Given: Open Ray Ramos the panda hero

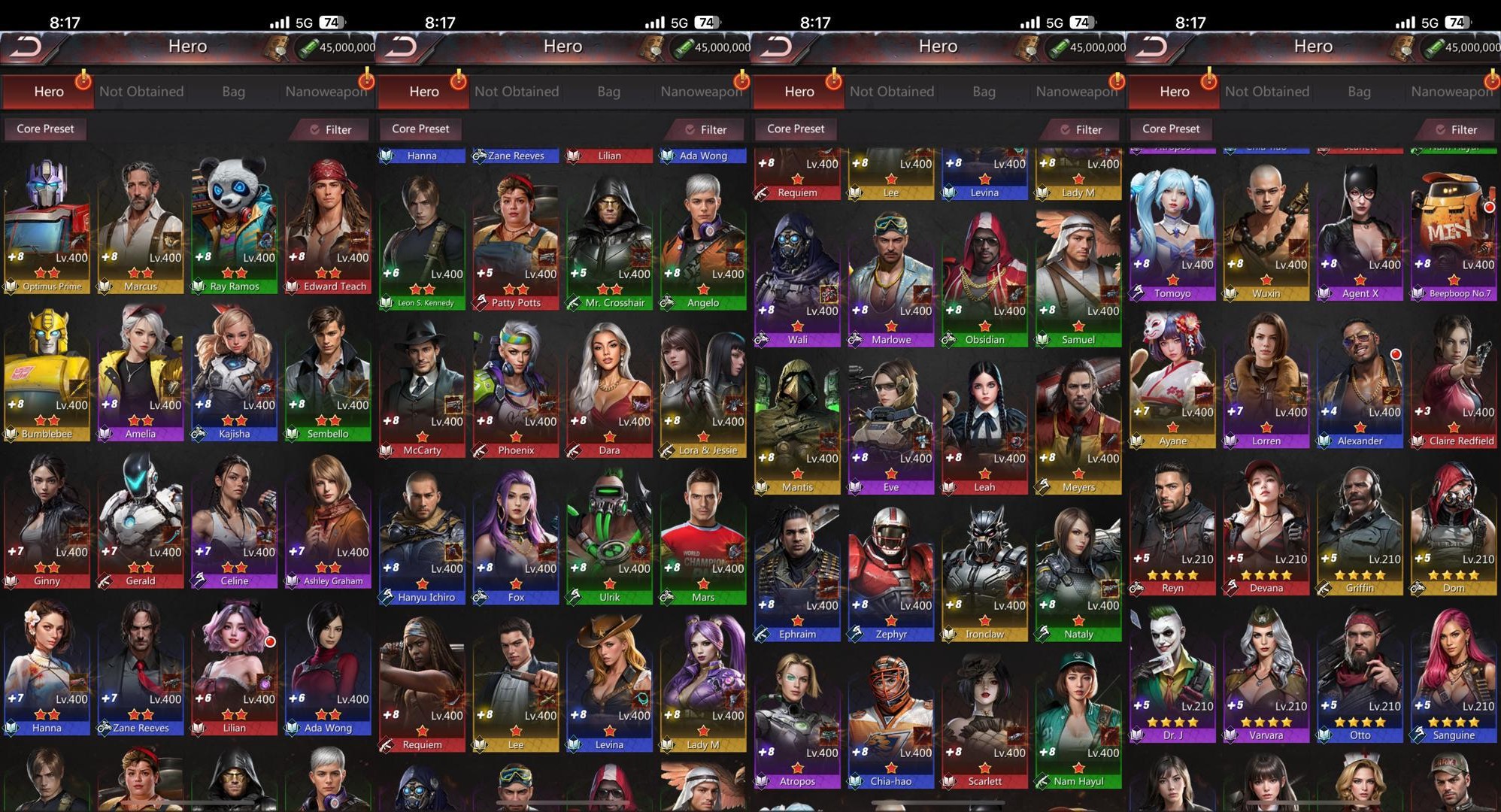Looking at the screenshot, I should point(234,226).
